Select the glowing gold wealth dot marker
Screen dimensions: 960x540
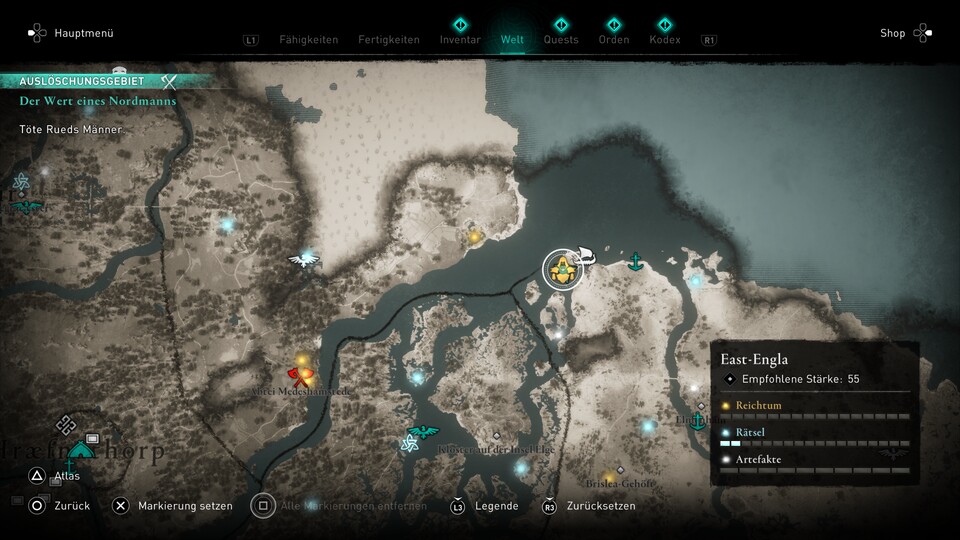pos(475,237)
